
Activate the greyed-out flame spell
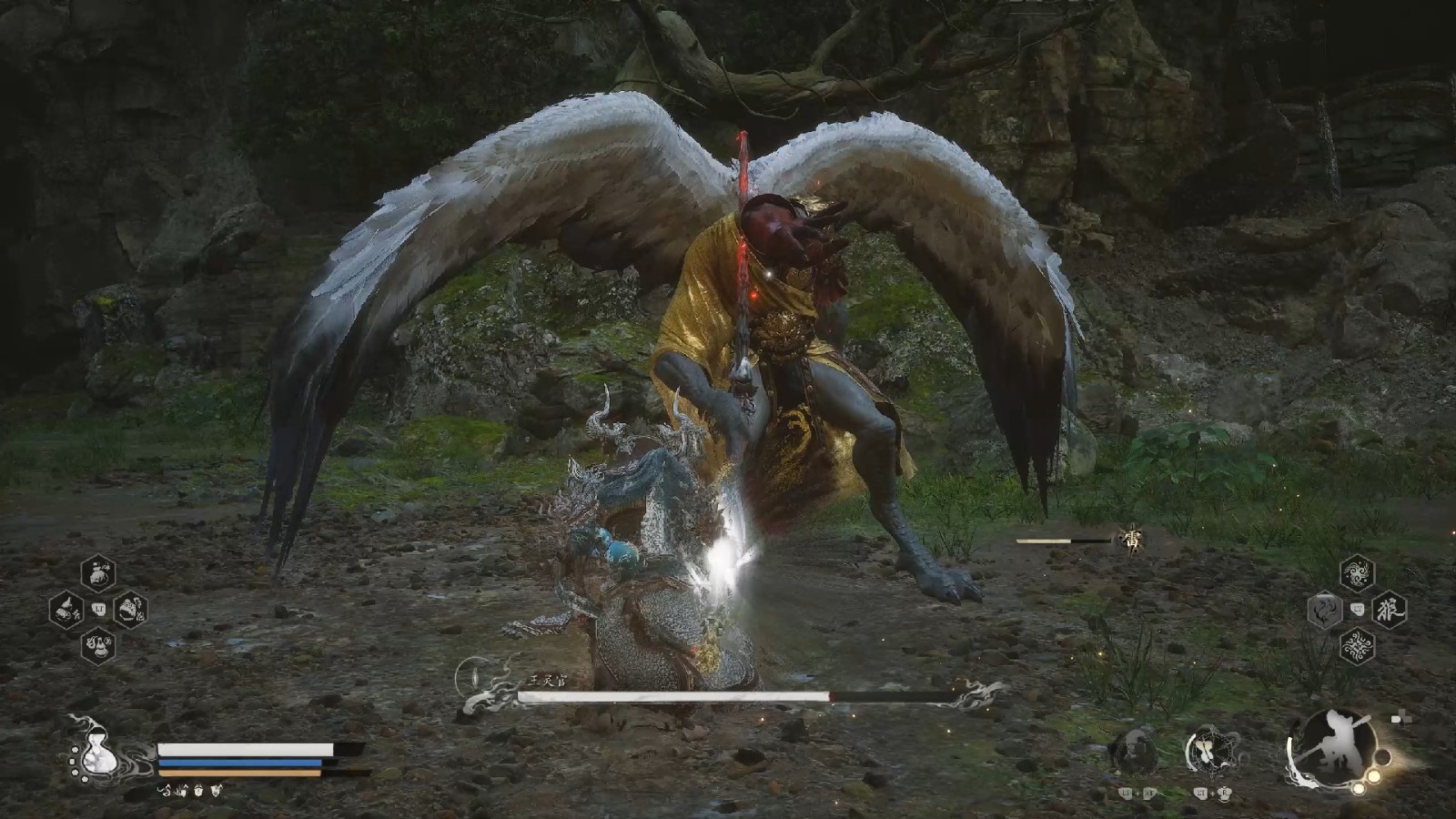click(1325, 610)
